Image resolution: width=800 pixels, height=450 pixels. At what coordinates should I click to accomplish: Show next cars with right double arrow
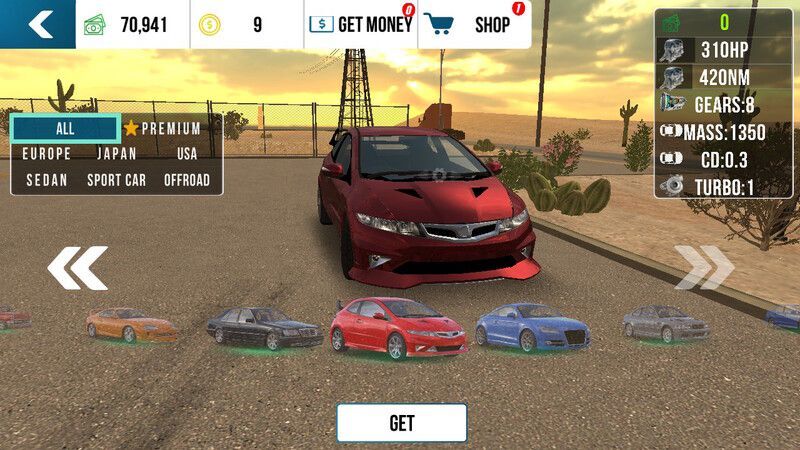704,268
